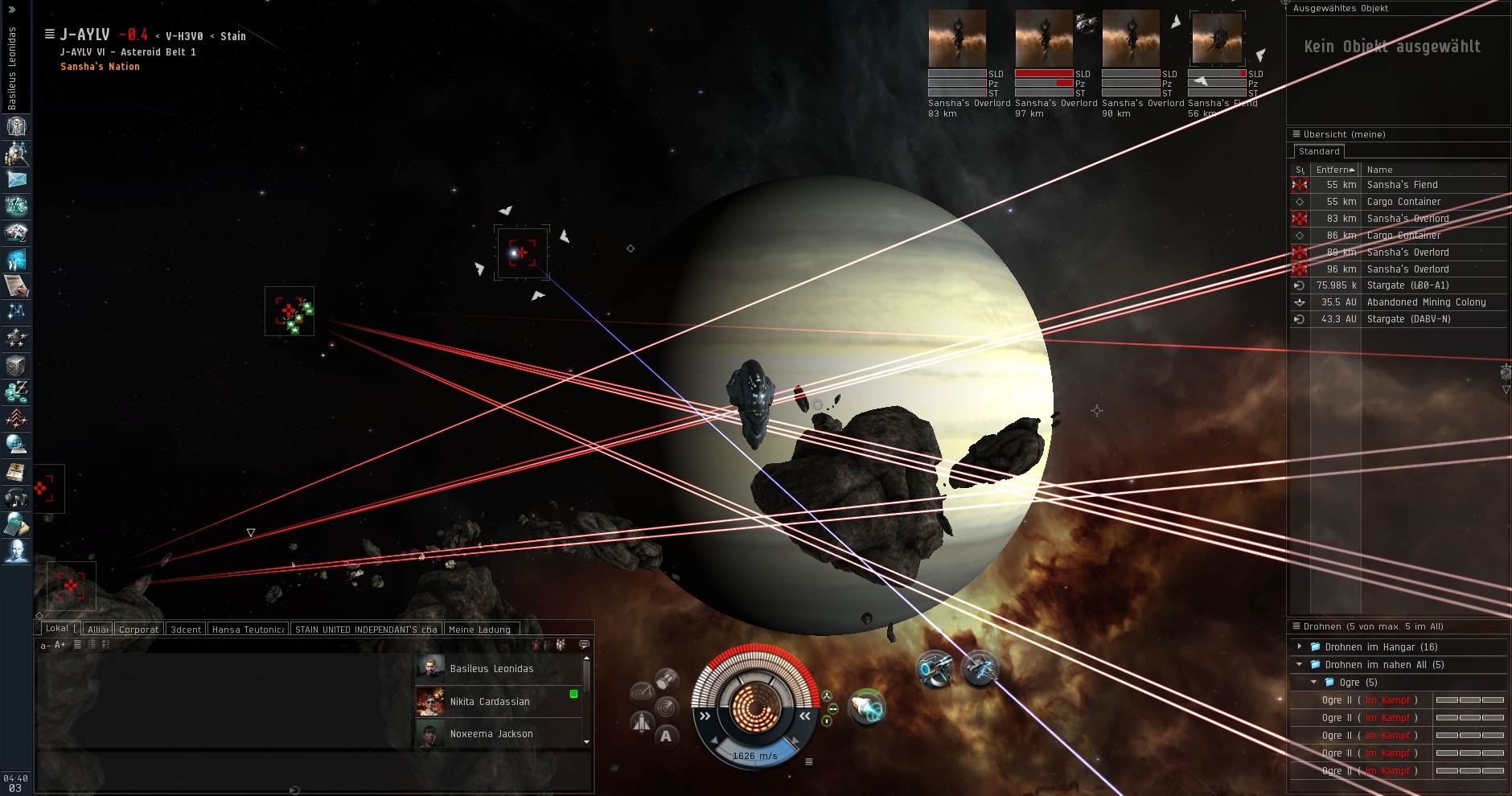Expand the Drohnen im Hangar group
The width and height of the screenshot is (1512, 796).
coord(1300,646)
